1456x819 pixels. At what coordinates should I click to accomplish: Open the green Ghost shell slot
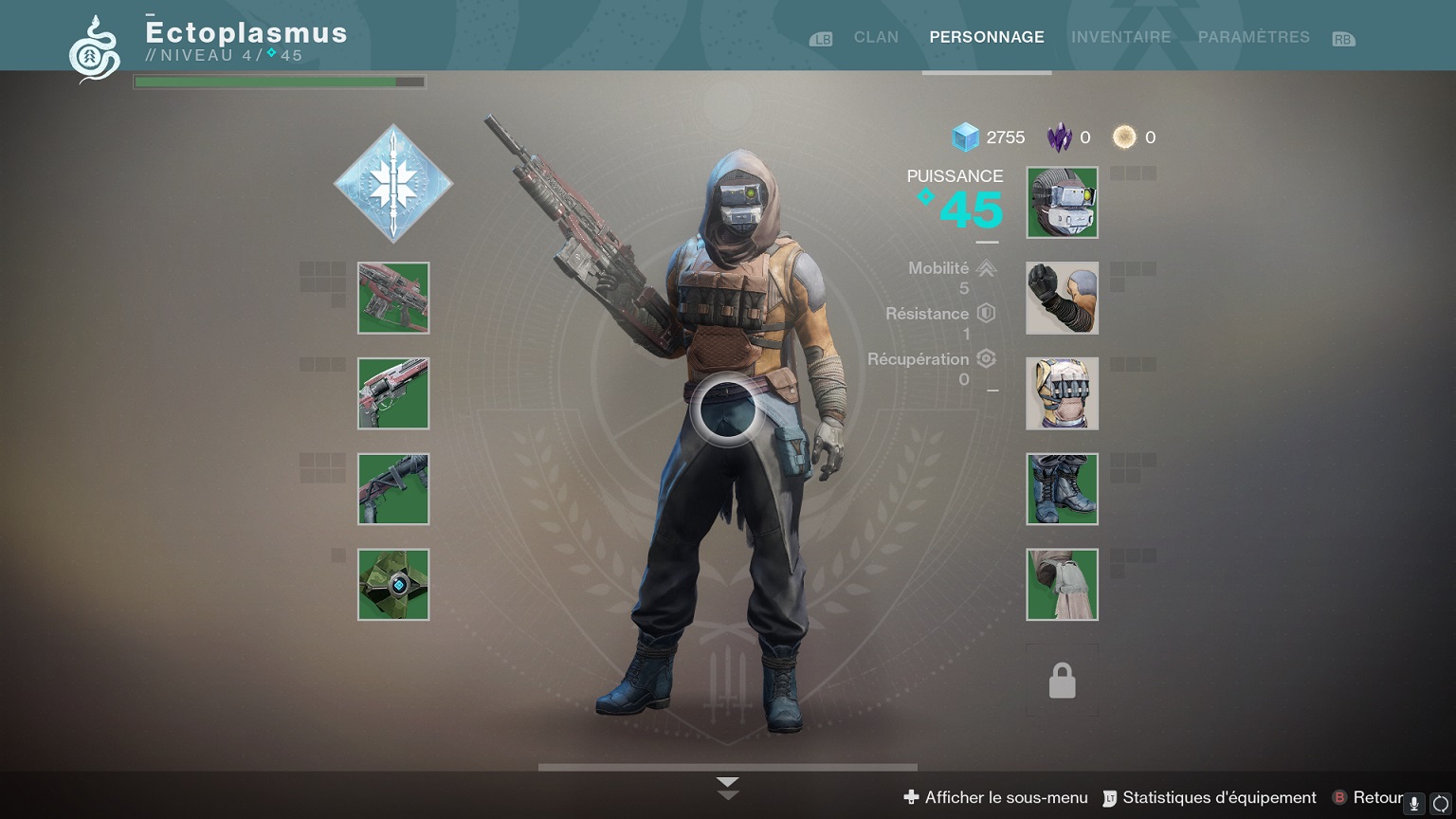pos(393,585)
